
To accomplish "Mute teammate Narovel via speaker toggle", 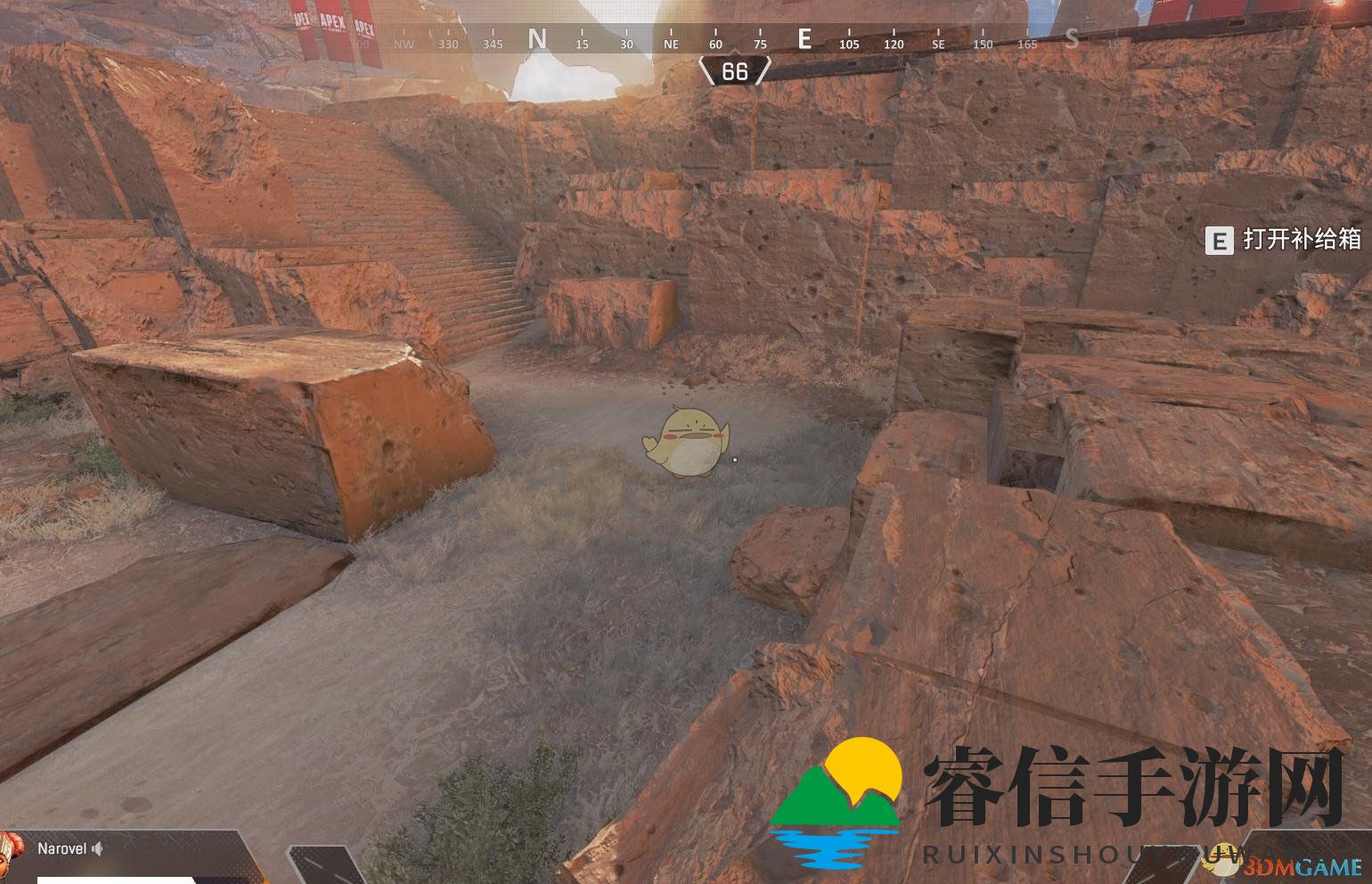I will 98,848.
